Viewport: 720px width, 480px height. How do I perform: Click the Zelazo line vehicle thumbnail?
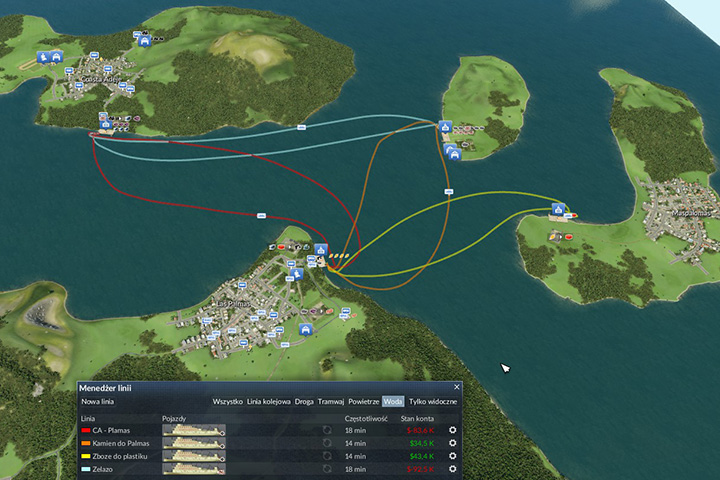[194, 468]
